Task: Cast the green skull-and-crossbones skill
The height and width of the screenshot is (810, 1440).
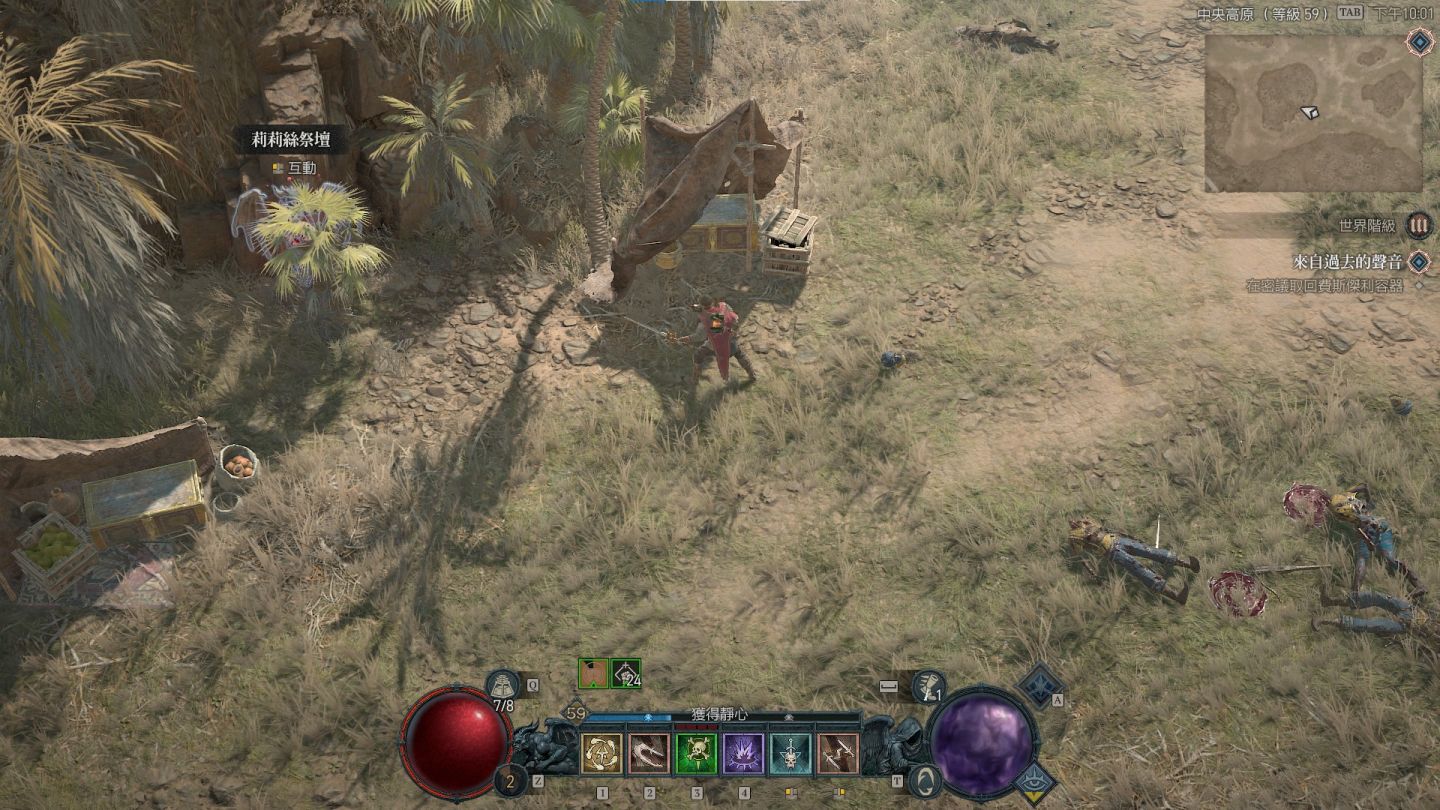Action: click(x=696, y=753)
